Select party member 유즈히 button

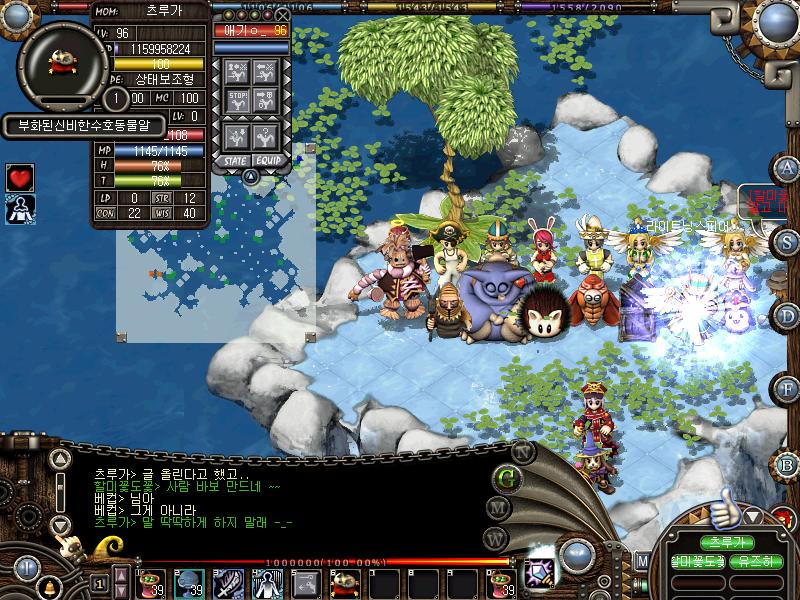click(x=756, y=562)
